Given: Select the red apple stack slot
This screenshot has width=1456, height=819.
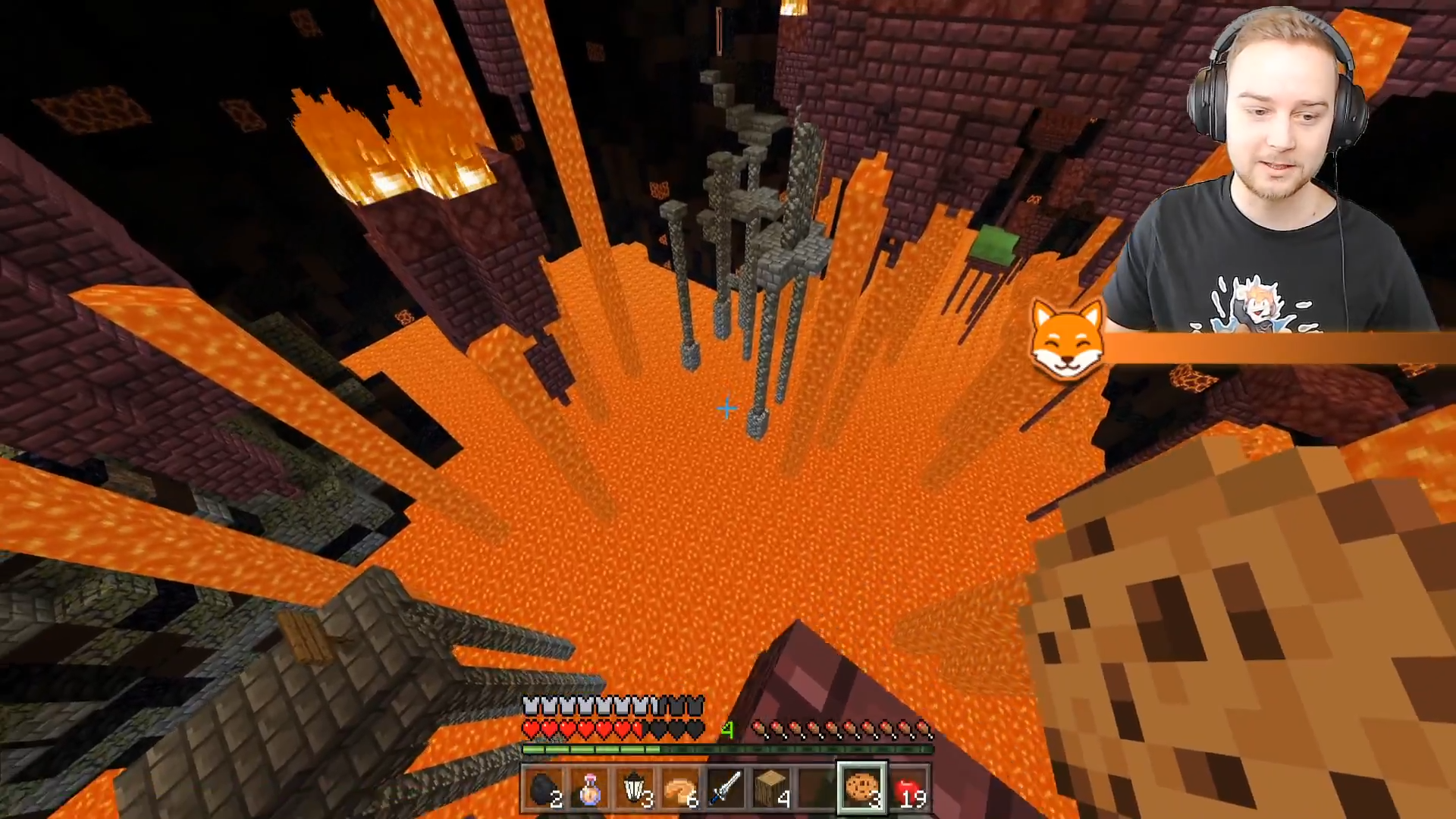Looking at the screenshot, I should pyautogui.click(x=908, y=789).
